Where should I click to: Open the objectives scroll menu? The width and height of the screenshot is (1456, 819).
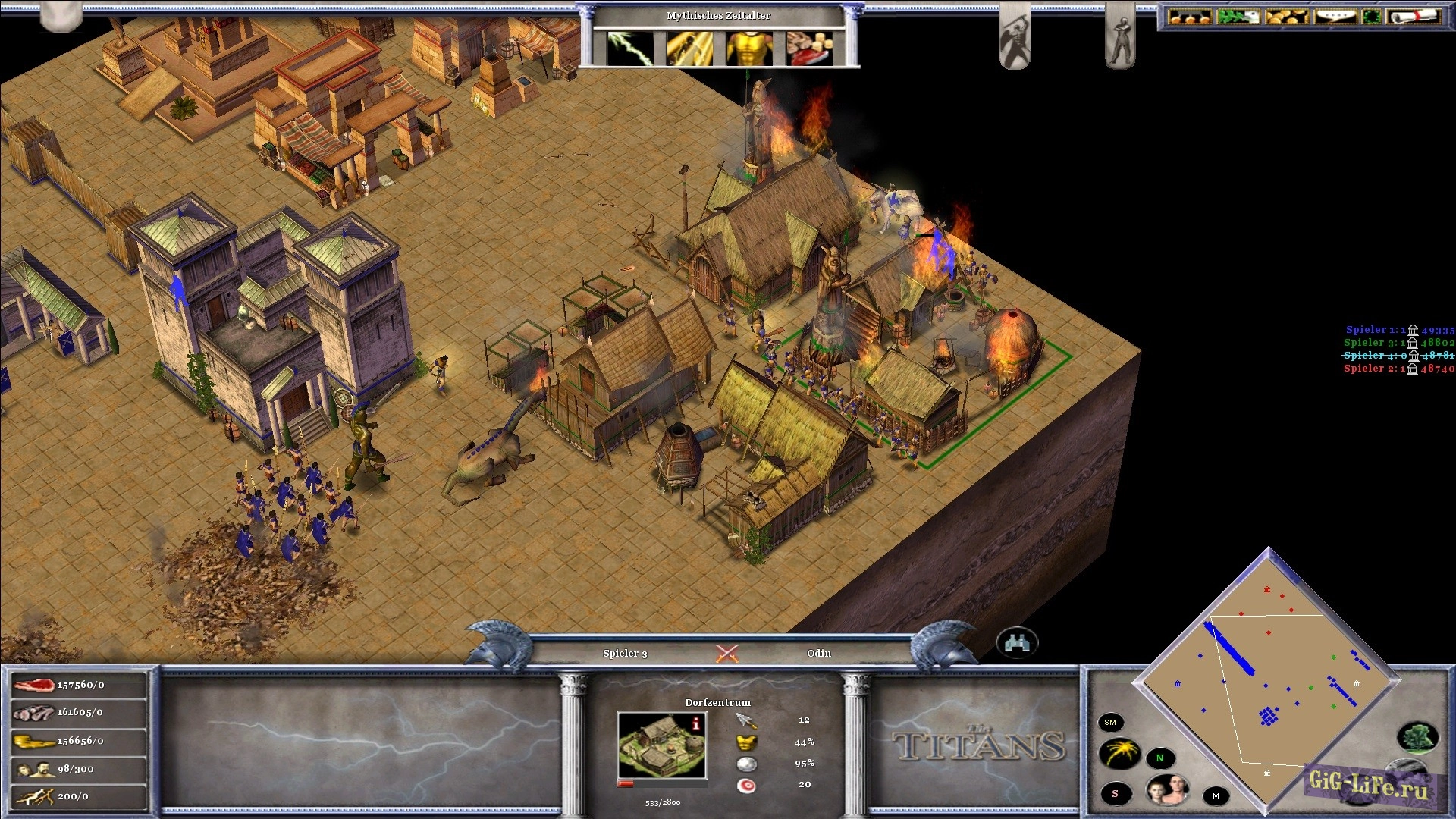pos(1414,17)
